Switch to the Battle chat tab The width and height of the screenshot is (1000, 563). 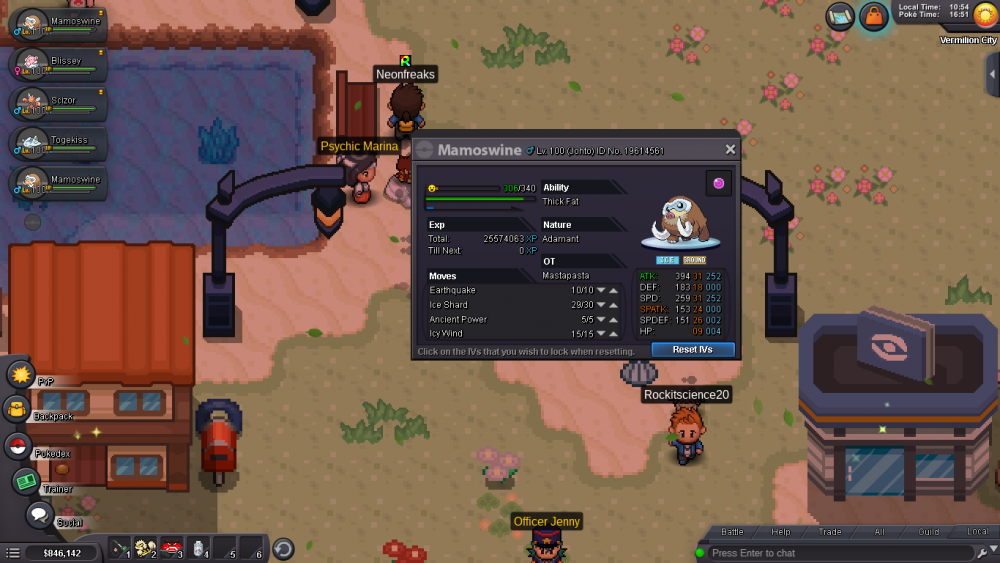[733, 532]
